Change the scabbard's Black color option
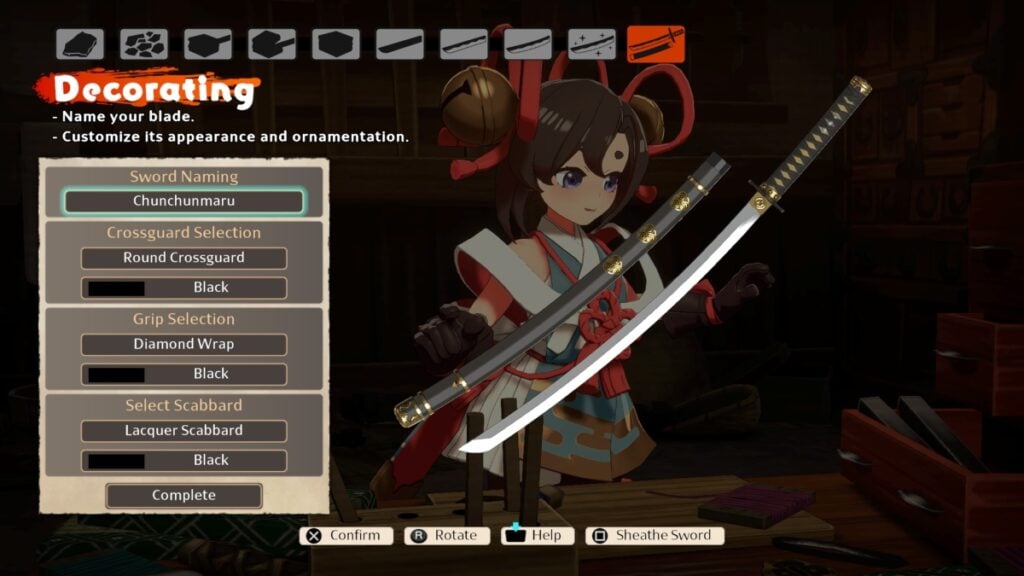The width and height of the screenshot is (1024, 576). (x=184, y=461)
